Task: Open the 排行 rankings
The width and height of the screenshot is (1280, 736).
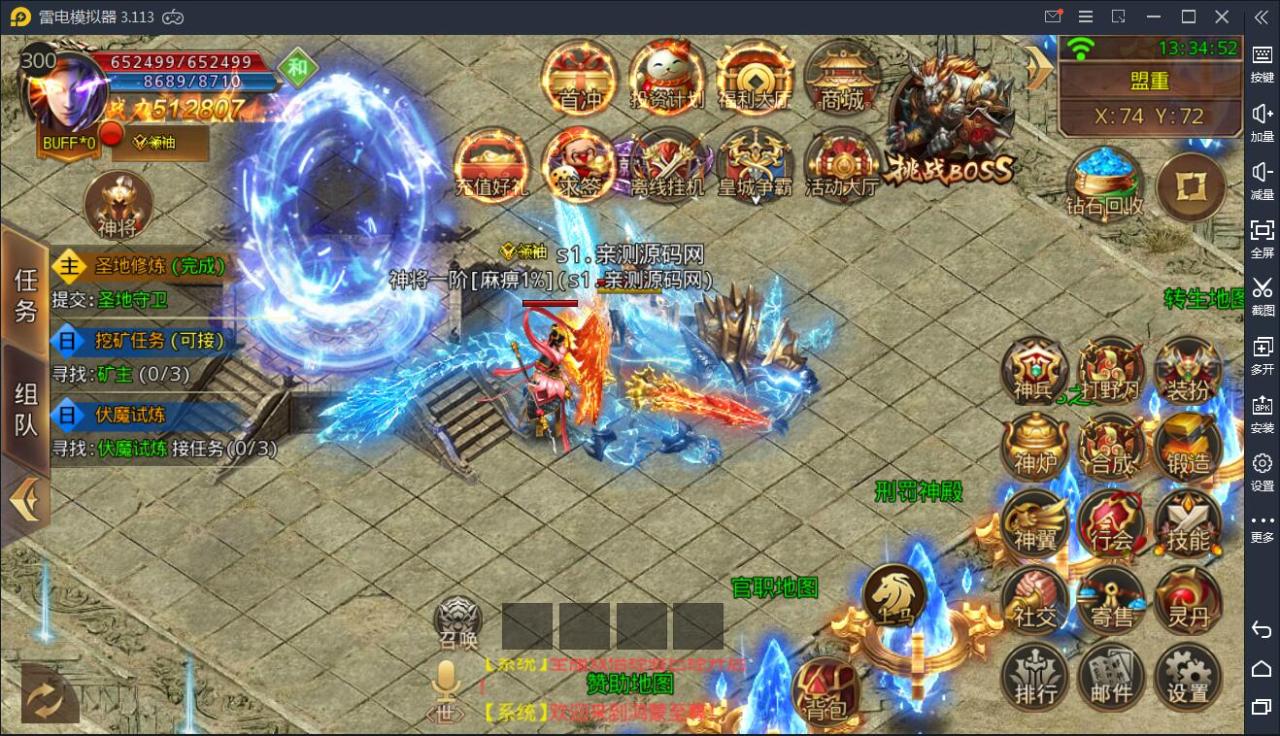Action: pyautogui.click(x=1035, y=677)
